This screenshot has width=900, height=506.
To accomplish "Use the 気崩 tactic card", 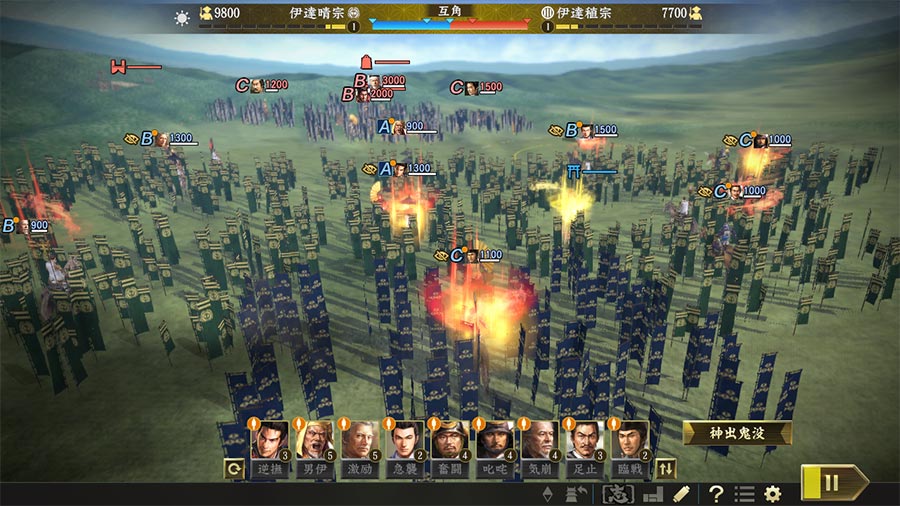I will (540, 441).
